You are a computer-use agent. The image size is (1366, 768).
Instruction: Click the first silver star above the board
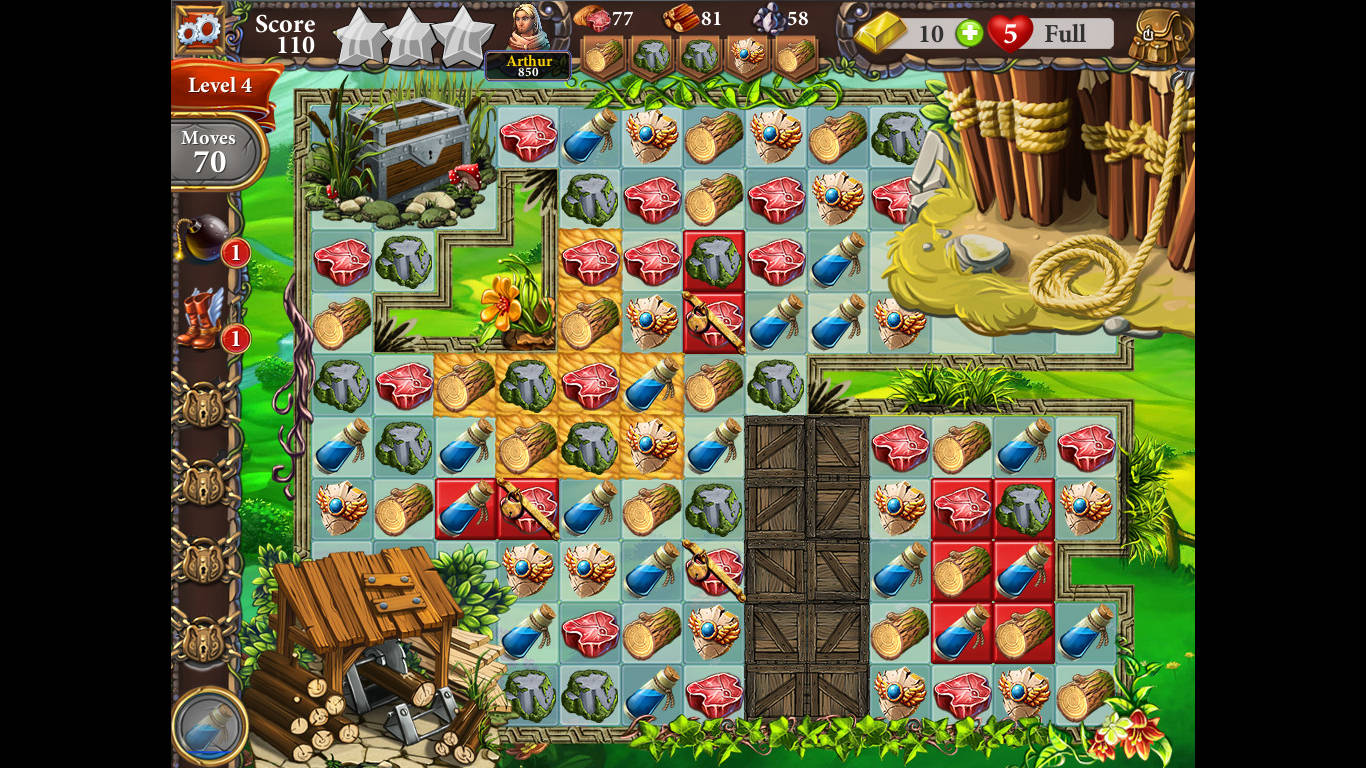pyautogui.click(x=357, y=35)
